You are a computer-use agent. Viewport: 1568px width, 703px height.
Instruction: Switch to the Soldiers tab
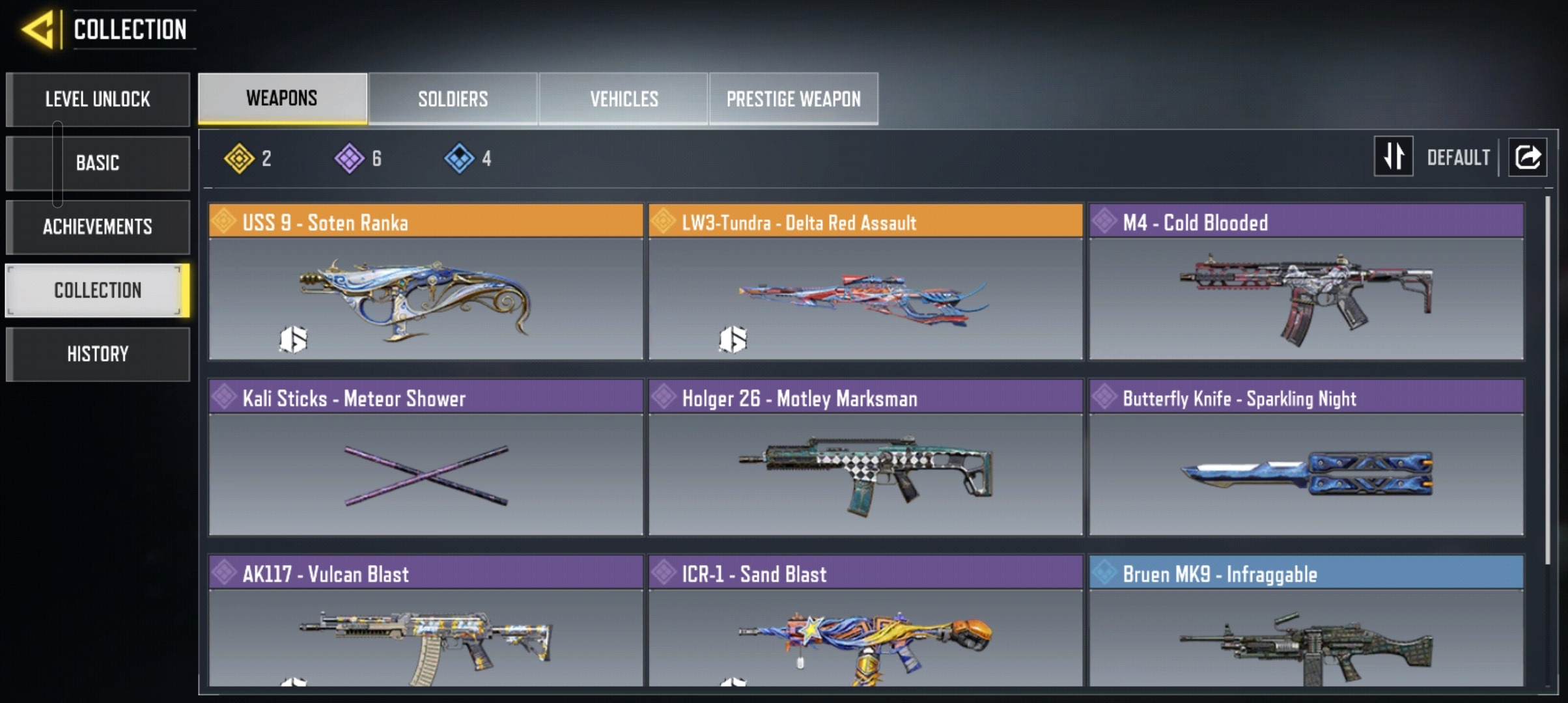pyautogui.click(x=453, y=98)
